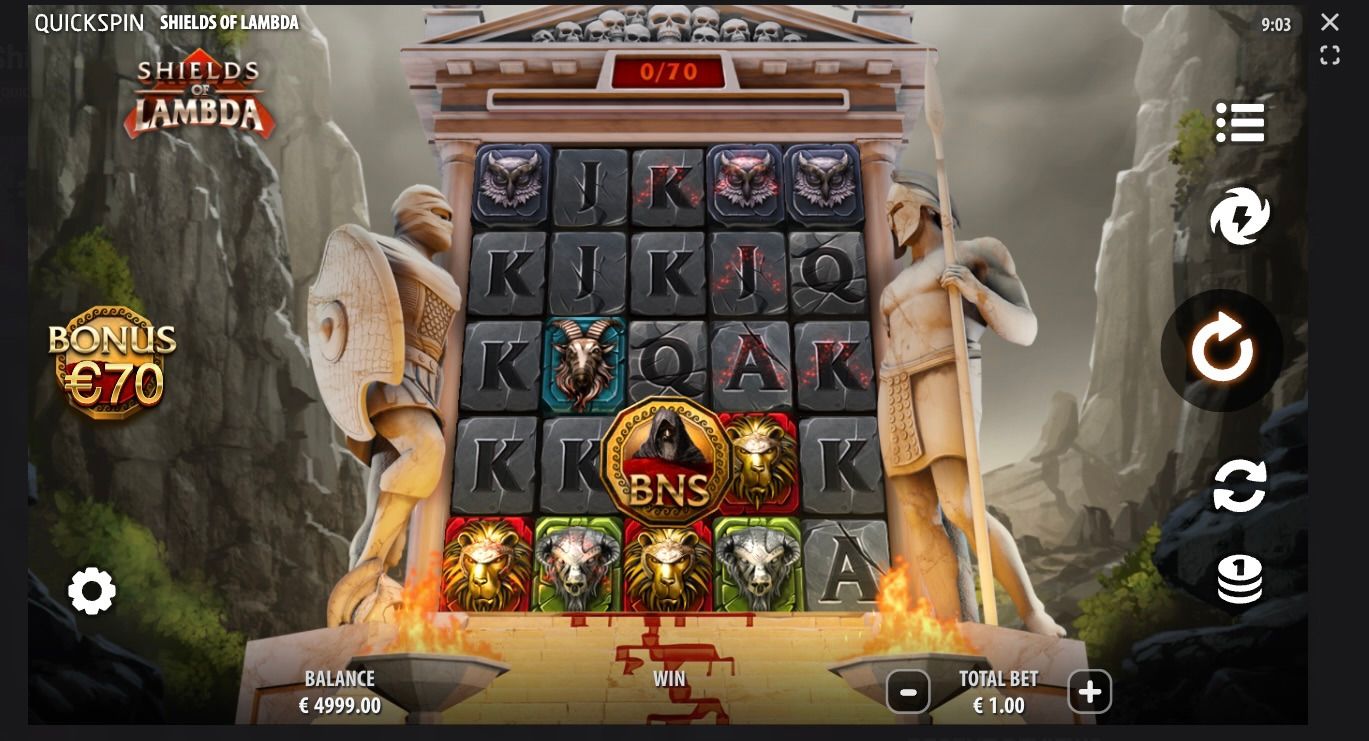1369x741 pixels.
Task: Close the game with the X button
Action: 1329,22
